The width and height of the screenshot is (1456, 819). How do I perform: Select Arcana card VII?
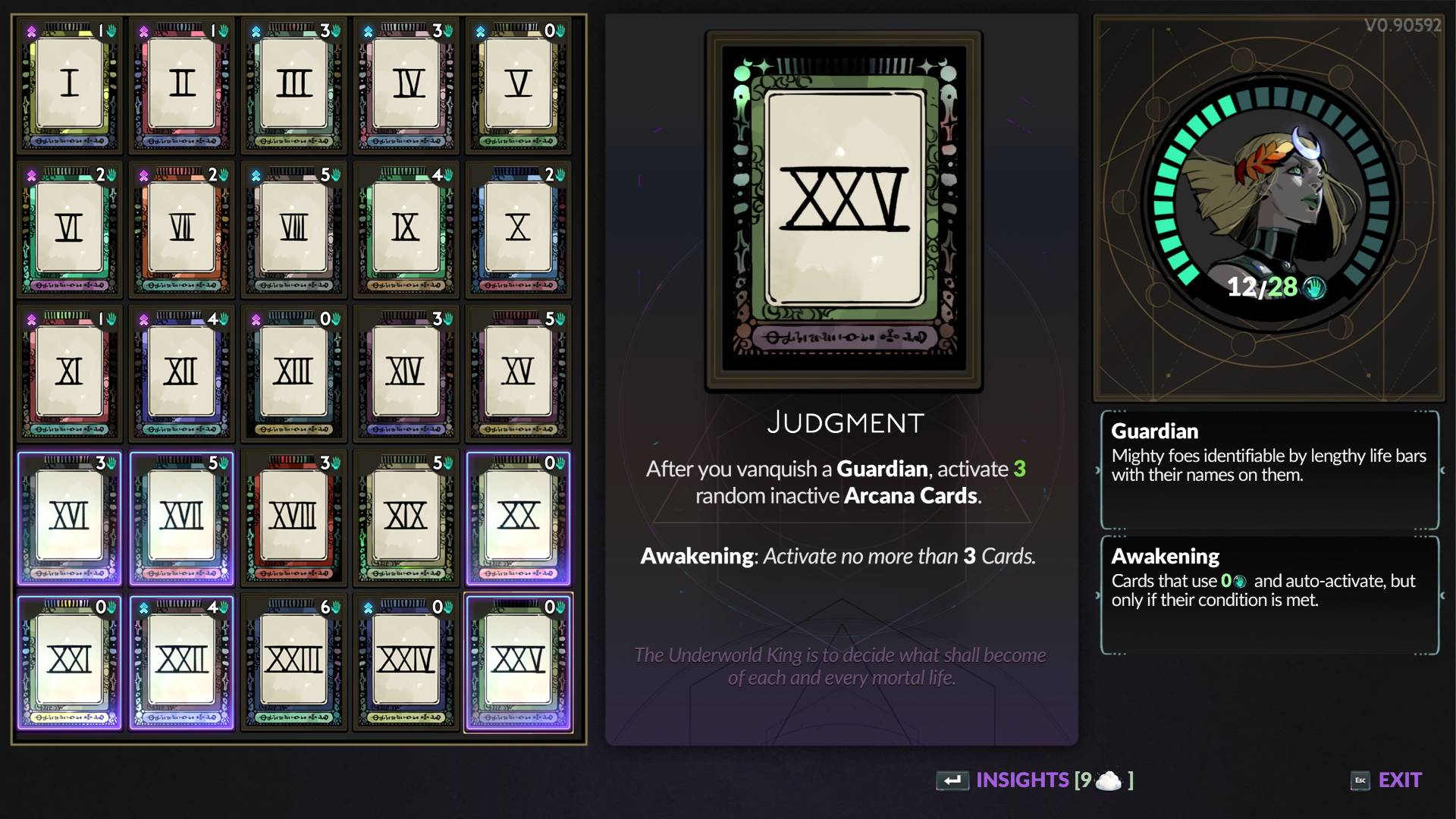[182, 229]
